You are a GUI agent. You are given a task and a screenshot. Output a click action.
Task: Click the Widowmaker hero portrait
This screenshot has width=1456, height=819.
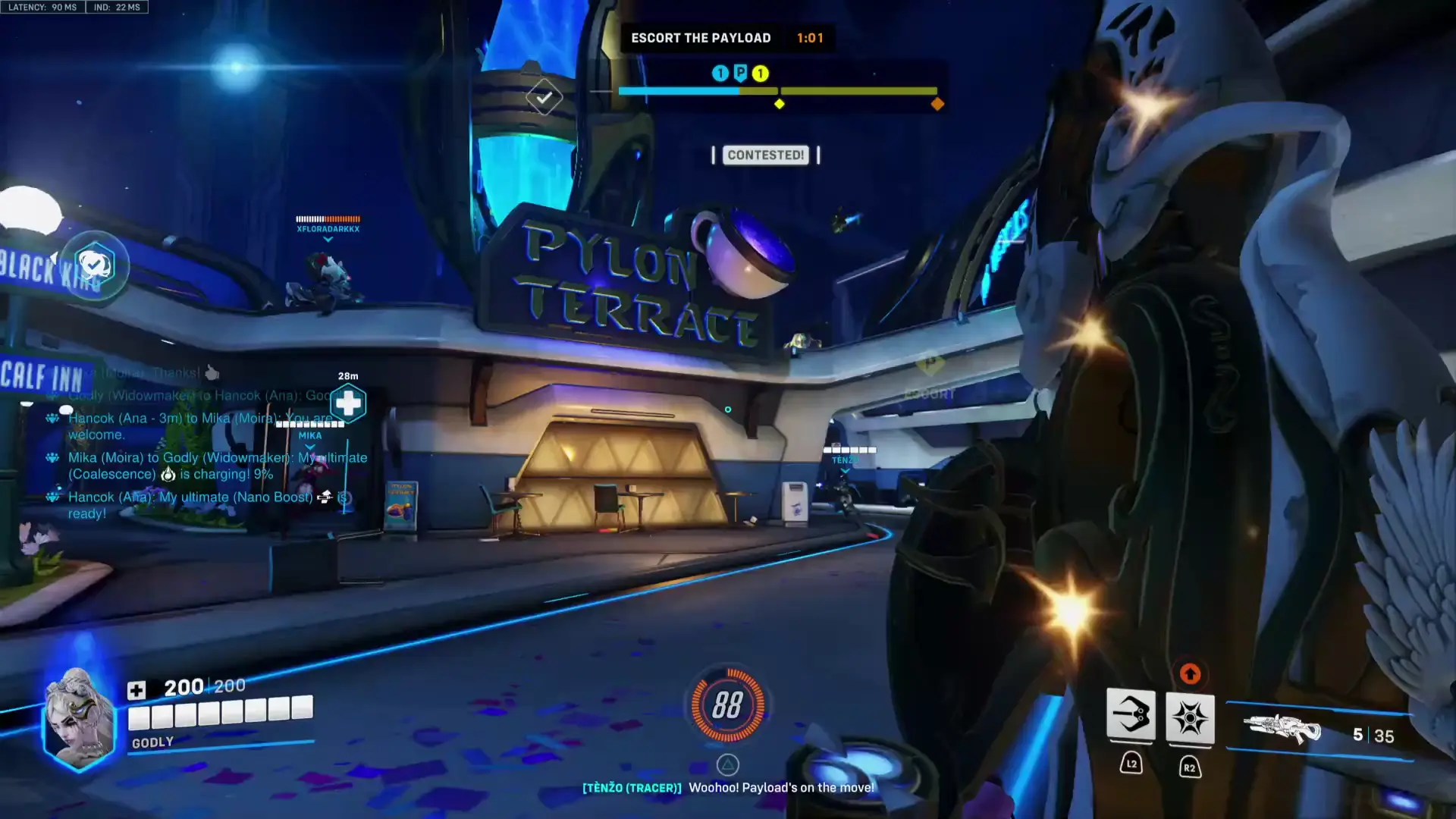click(x=78, y=718)
